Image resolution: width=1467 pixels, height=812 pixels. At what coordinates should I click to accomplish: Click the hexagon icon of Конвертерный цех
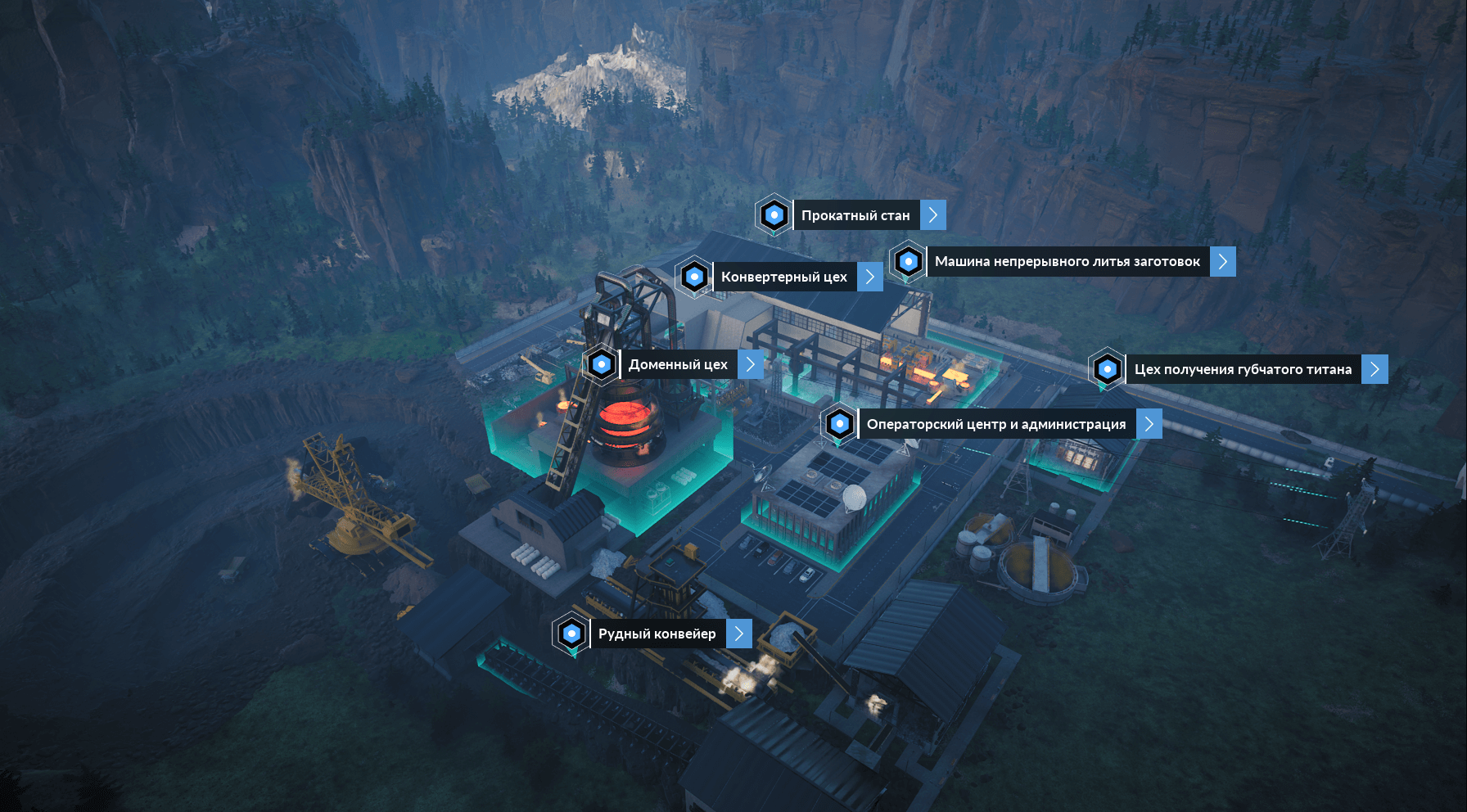[694, 277]
